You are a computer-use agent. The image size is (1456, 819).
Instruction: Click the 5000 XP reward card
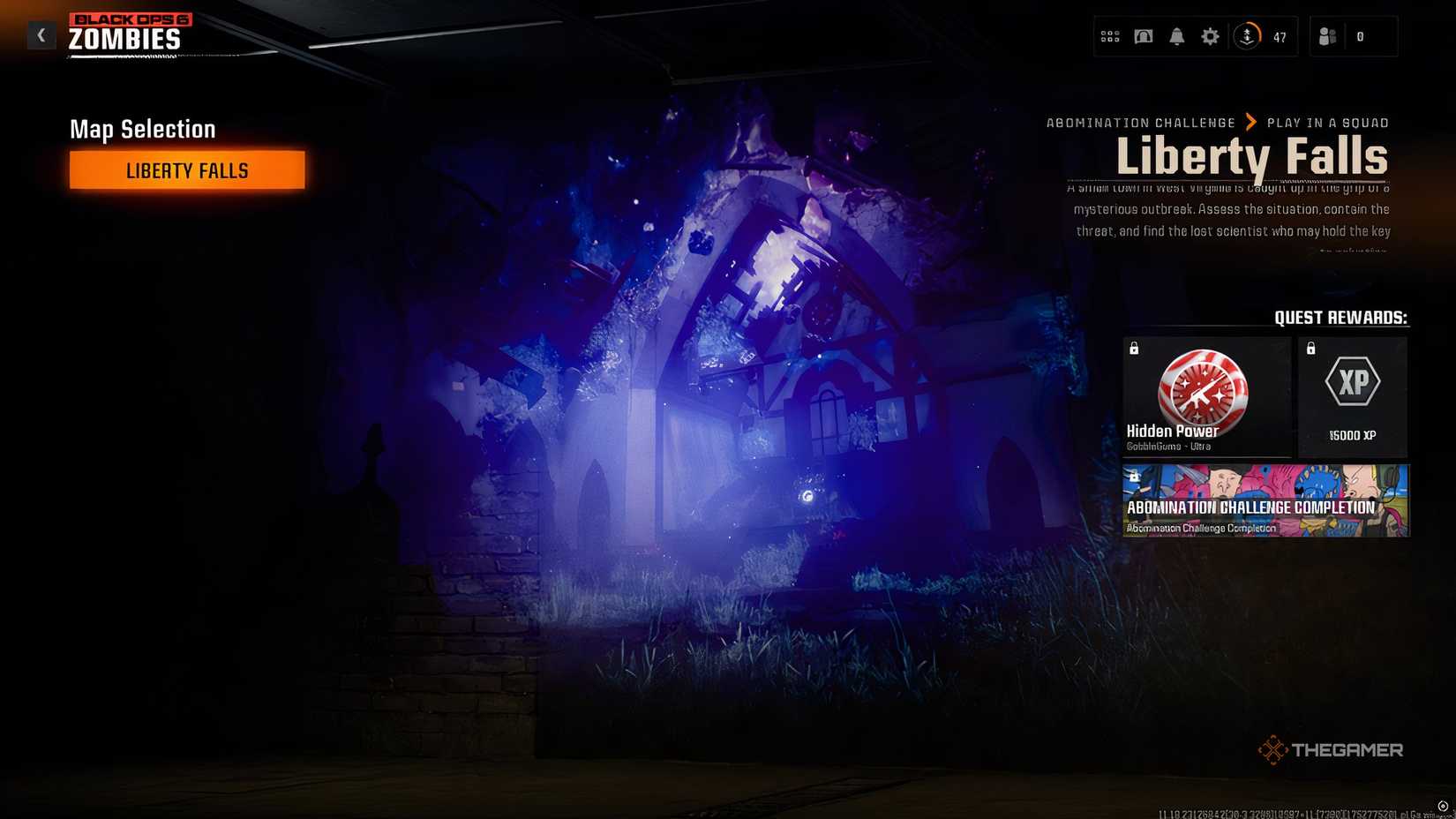click(1353, 393)
